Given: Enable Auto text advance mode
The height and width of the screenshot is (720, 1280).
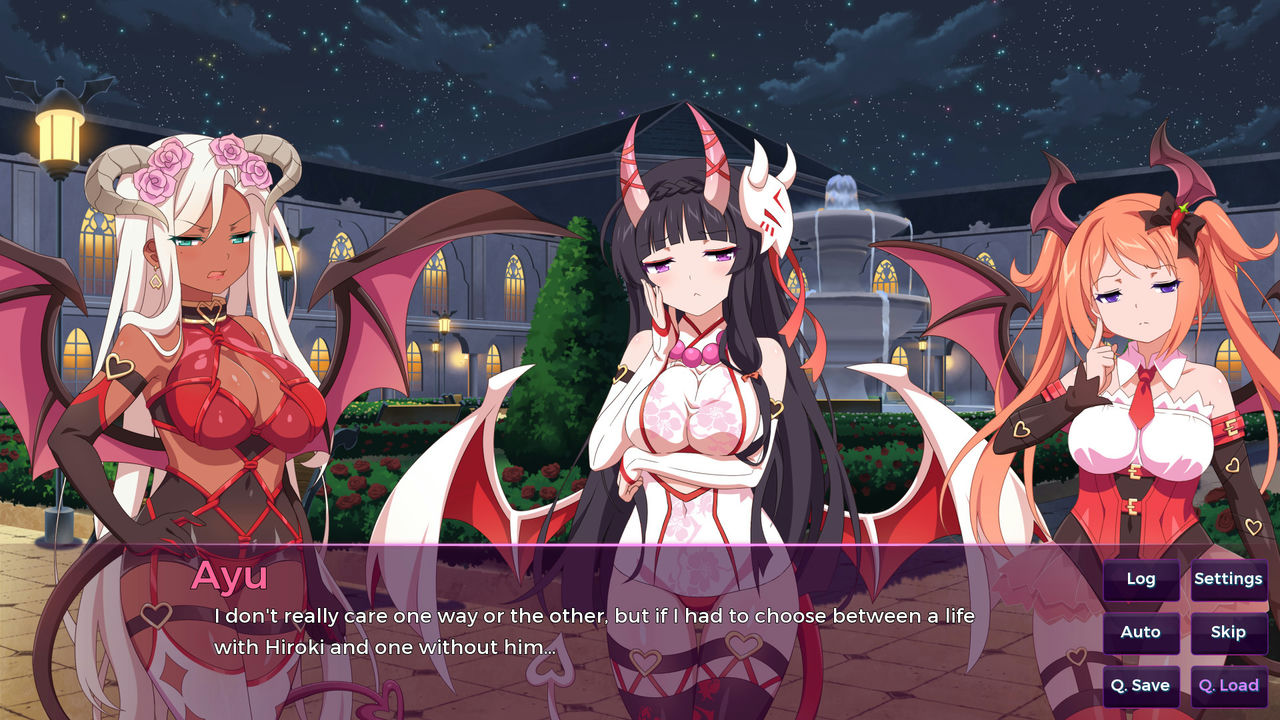Looking at the screenshot, I should pyautogui.click(x=1141, y=632).
